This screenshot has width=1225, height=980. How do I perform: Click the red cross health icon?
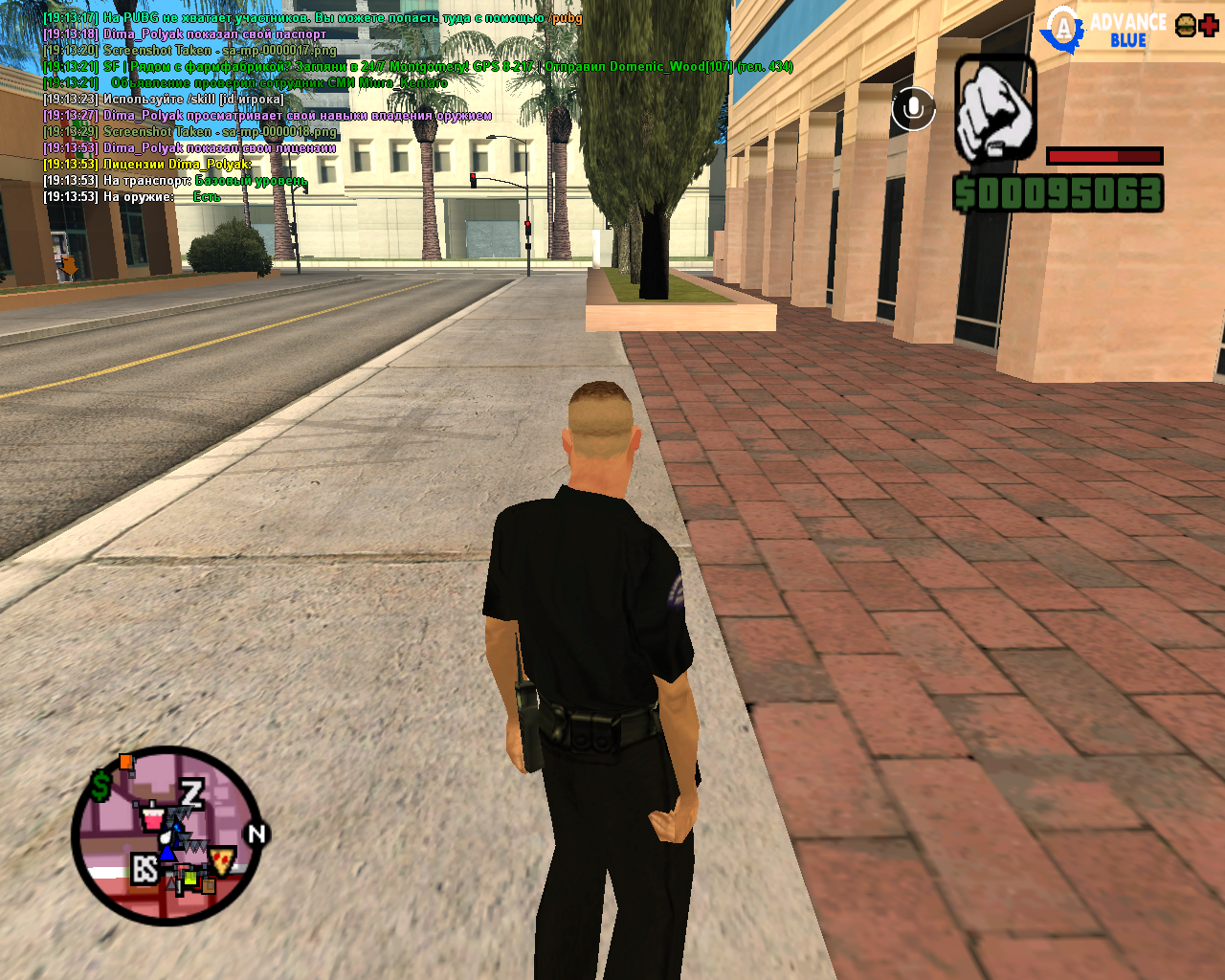(x=1209, y=26)
